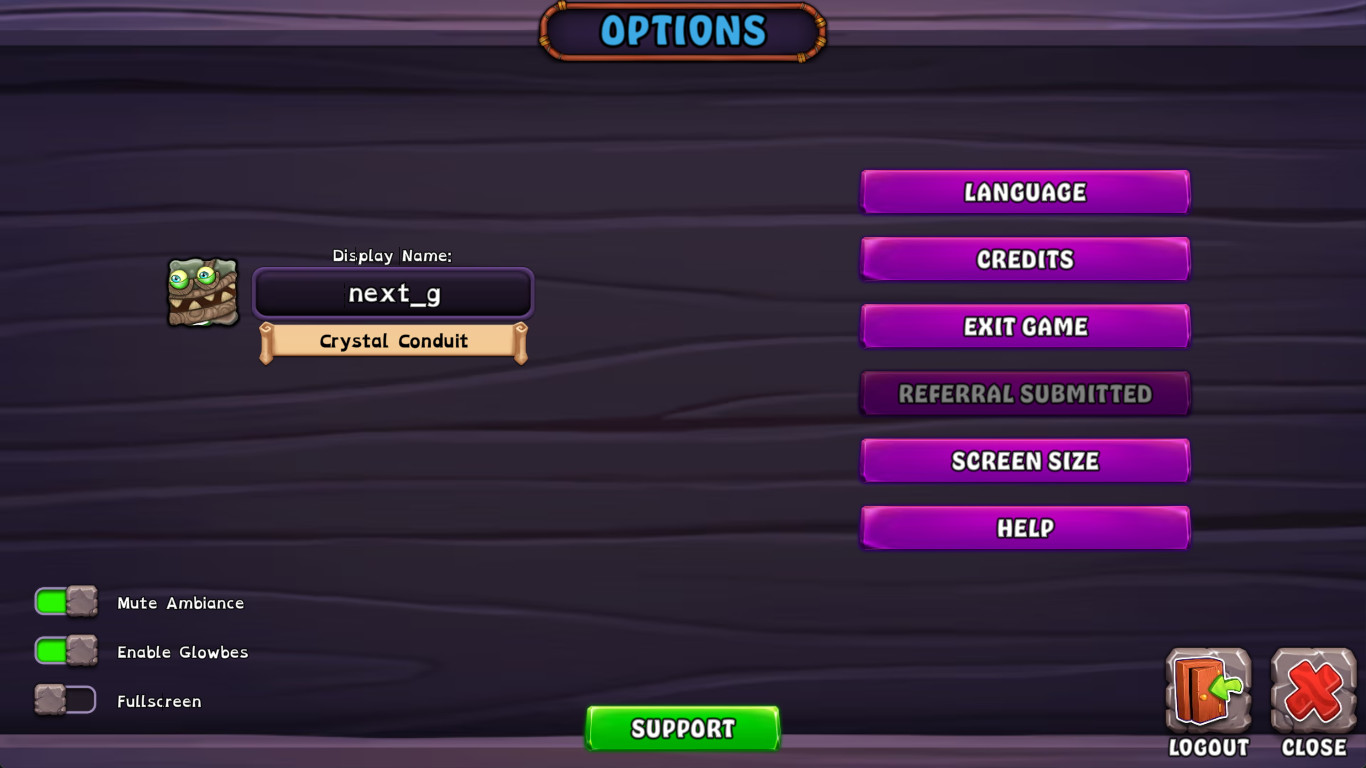Open the Language settings

[1024, 192]
